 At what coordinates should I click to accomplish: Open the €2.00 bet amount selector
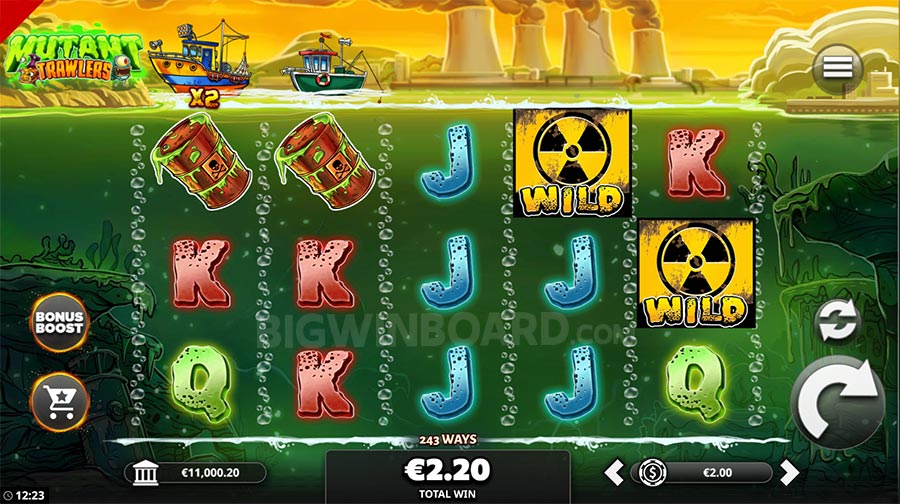705,472
